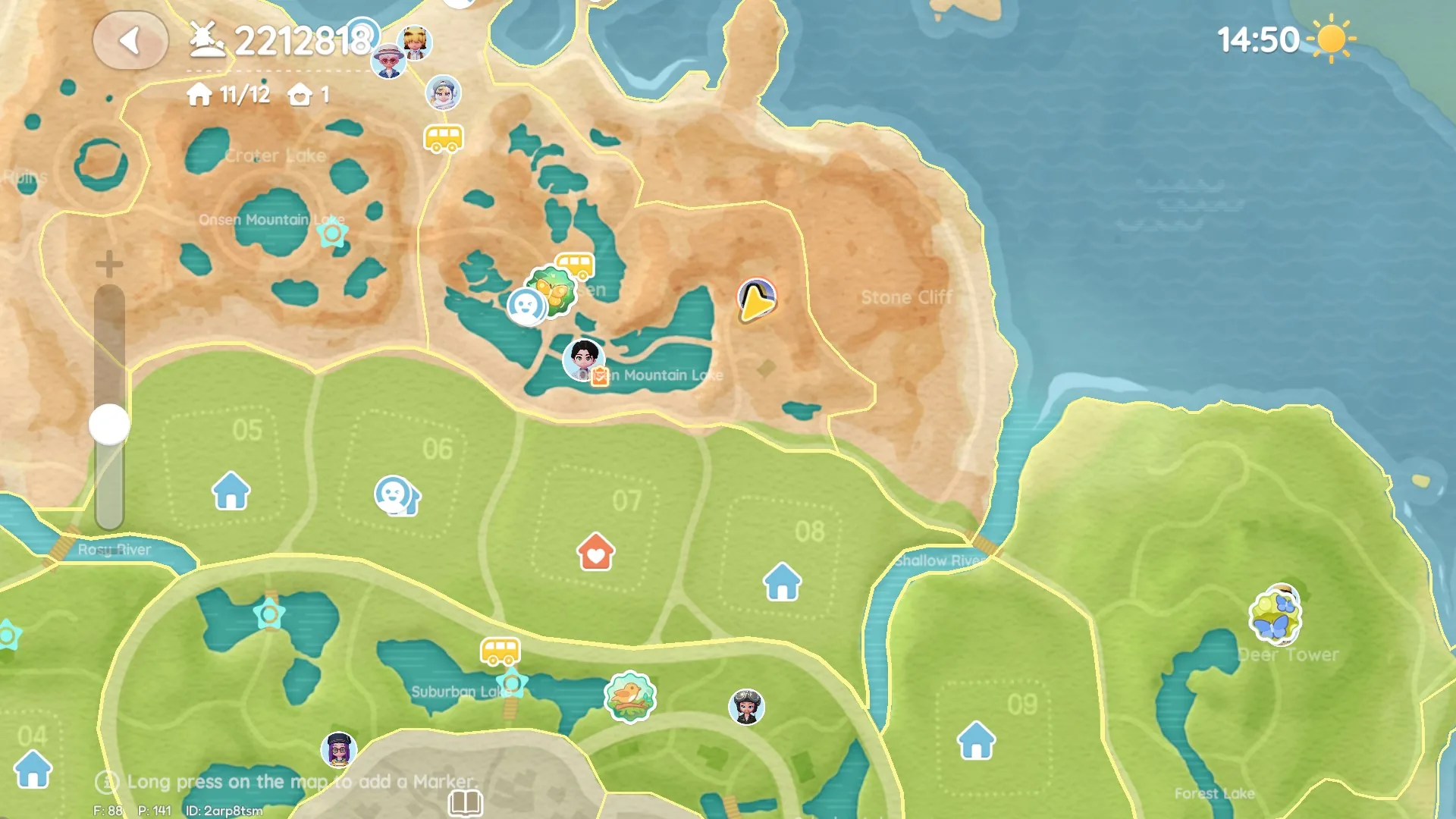The height and width of the screenshot is (819, 1456).
Task: Select the red heart home marker
Action: (x=595, y=552)
